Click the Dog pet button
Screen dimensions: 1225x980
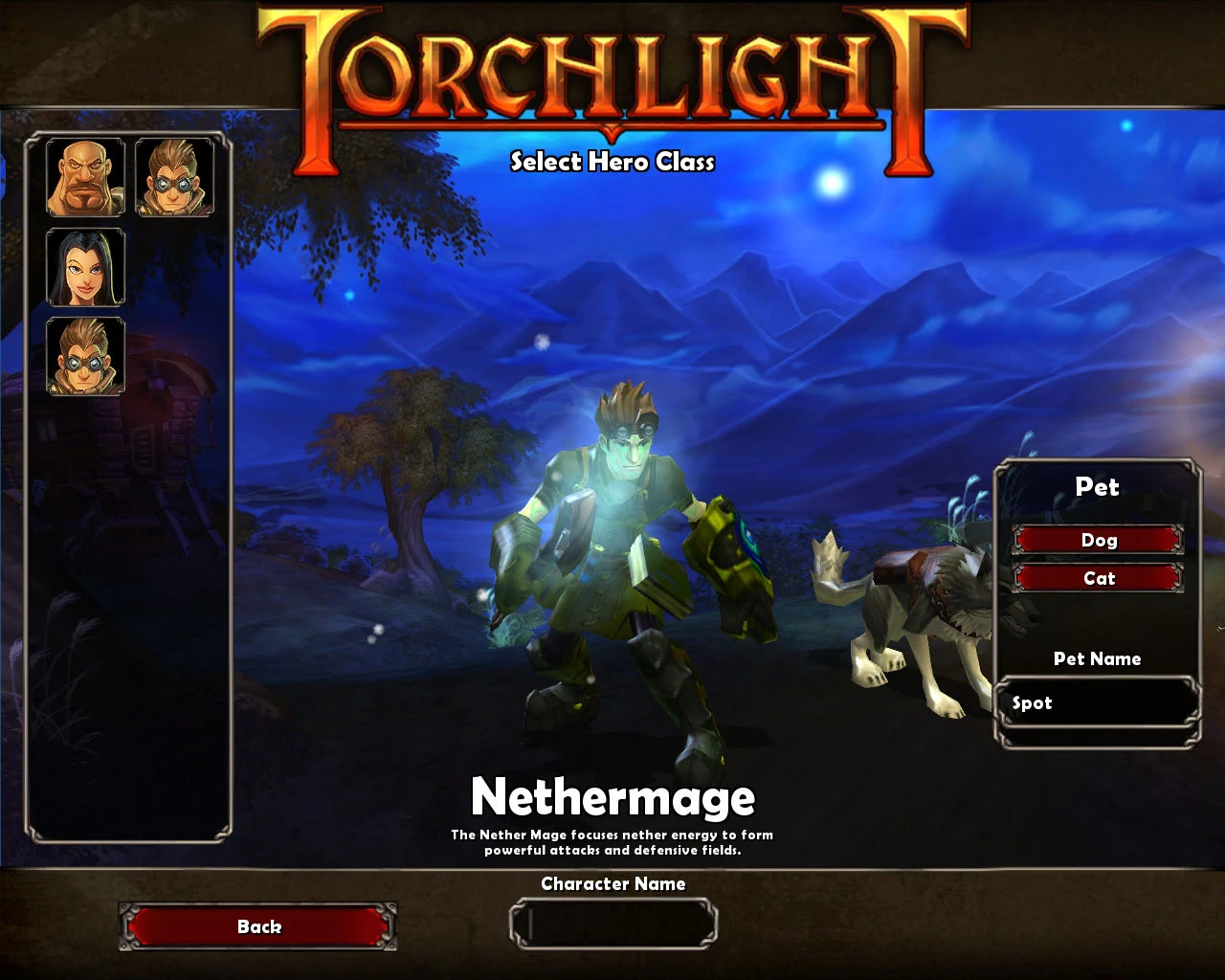(1099, 540)
